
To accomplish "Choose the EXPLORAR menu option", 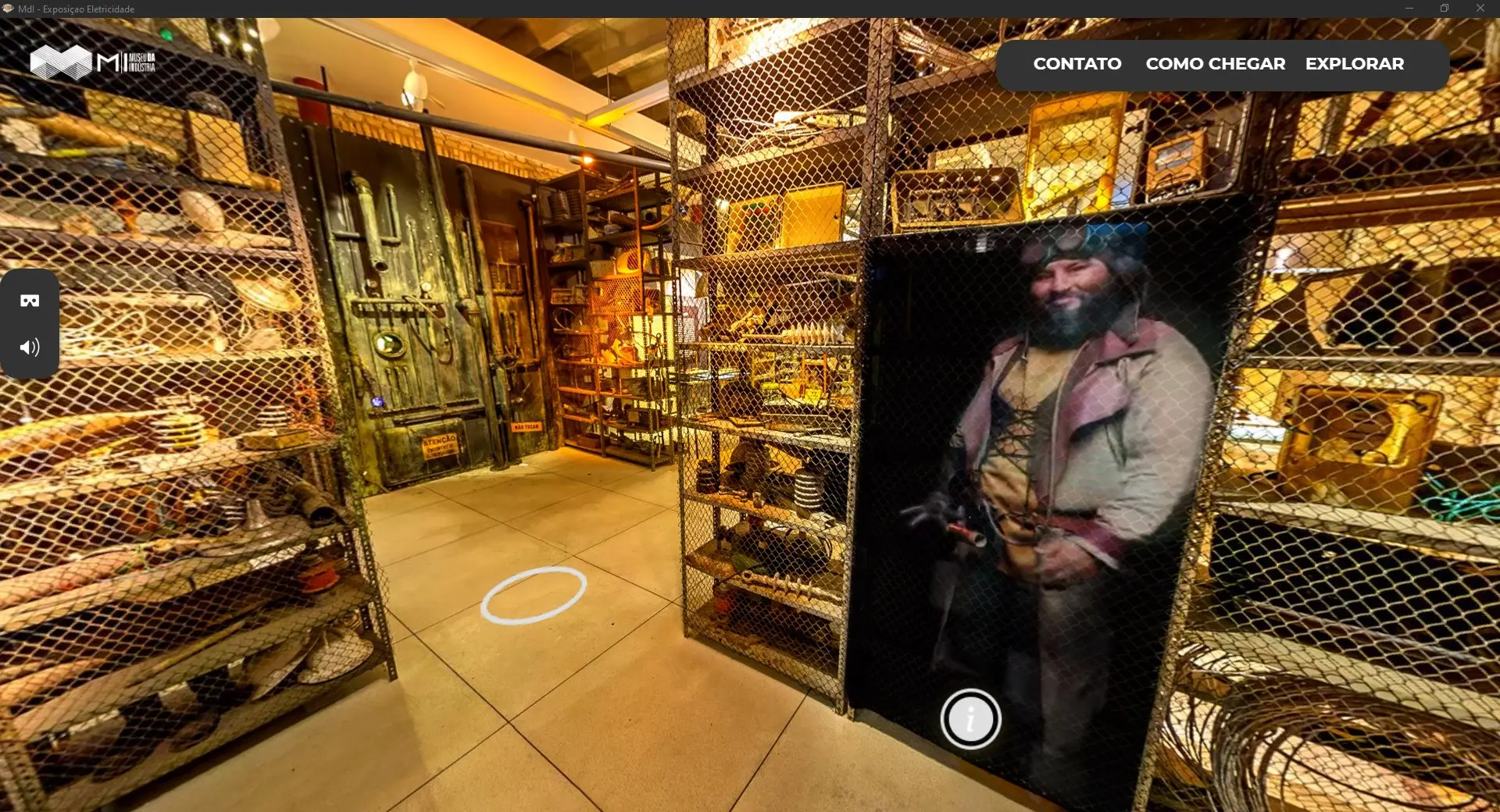I will pos(1354,64).
